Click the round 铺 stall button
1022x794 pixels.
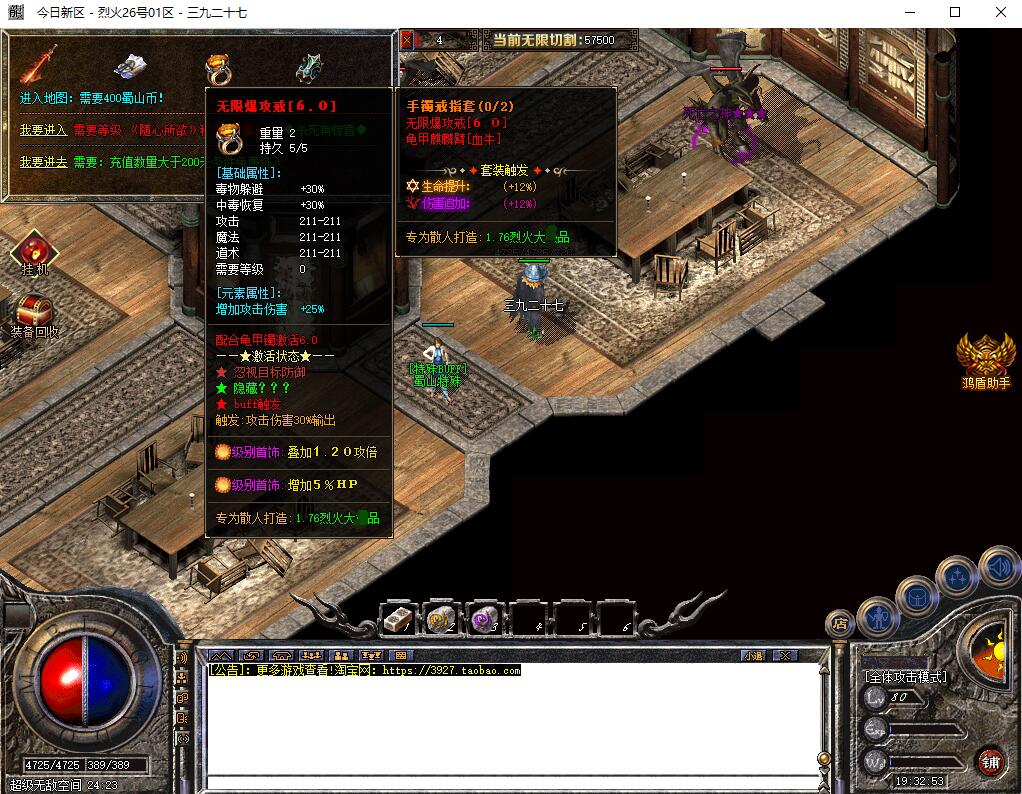990,761
